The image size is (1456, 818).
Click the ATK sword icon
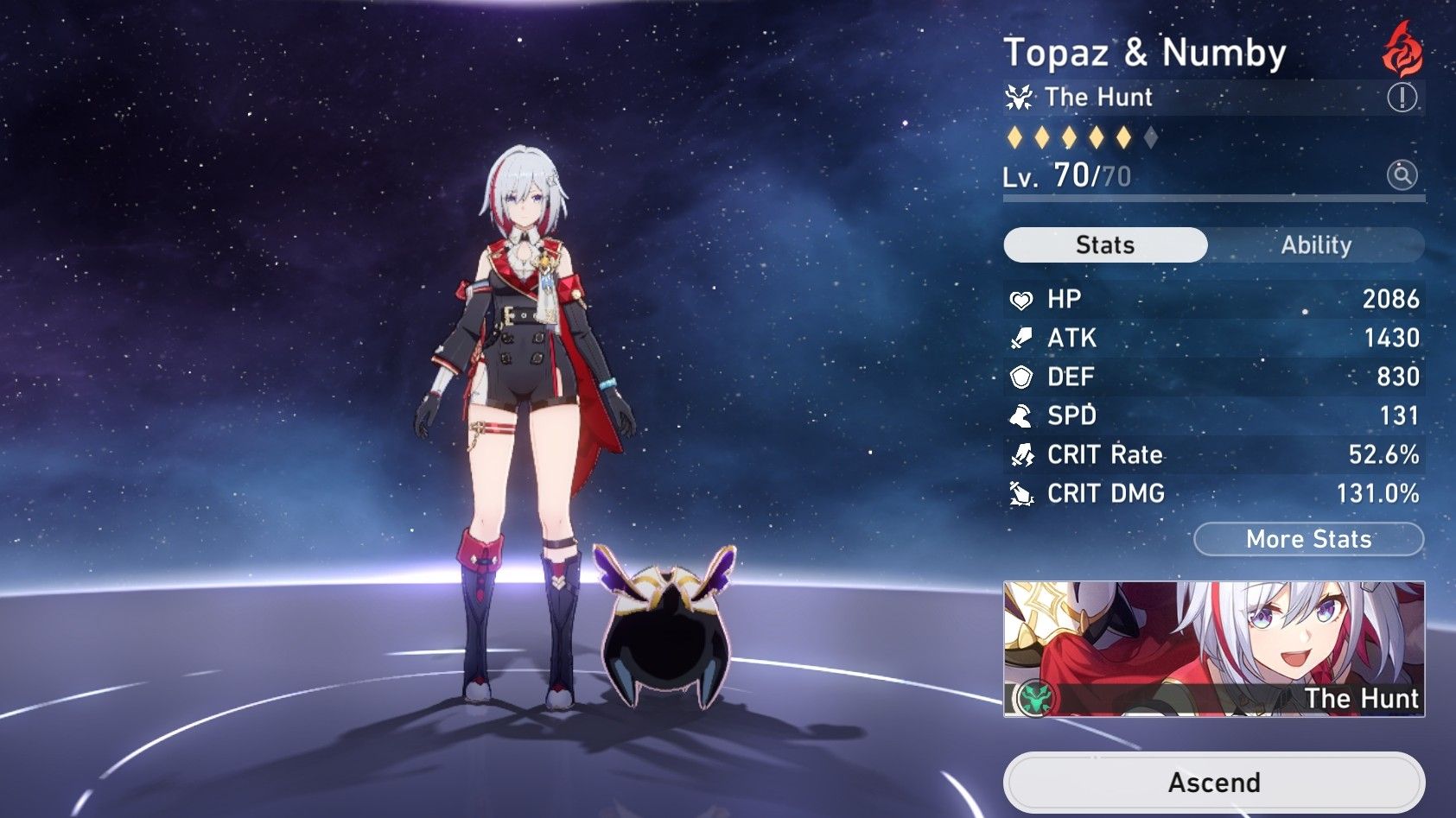(1022, 338)
